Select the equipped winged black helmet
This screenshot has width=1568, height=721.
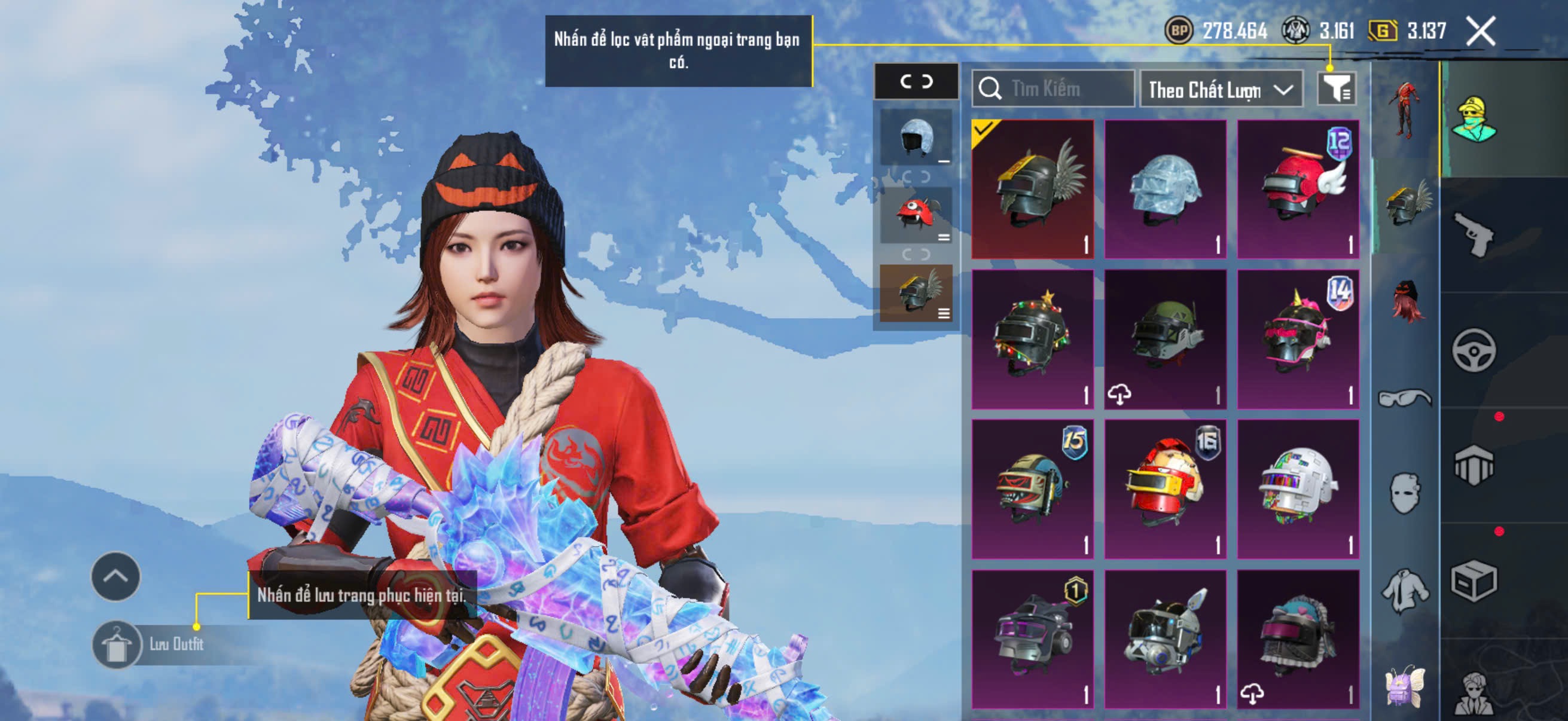pyautogui.click(x=1032, y=190)
